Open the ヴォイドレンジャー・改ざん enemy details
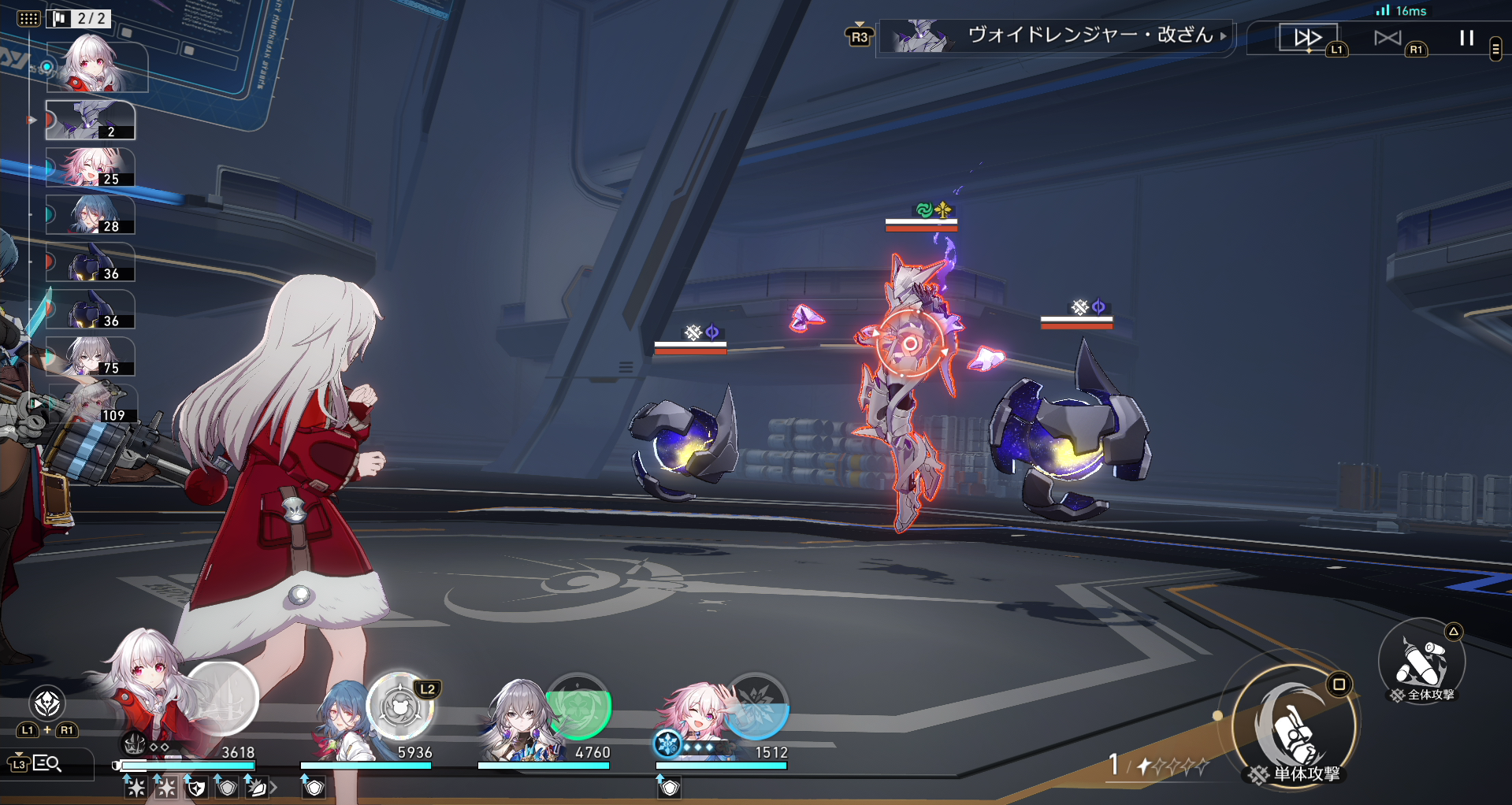The width and height of the screenshot is (1512, 805). (x=1056, y=35)
